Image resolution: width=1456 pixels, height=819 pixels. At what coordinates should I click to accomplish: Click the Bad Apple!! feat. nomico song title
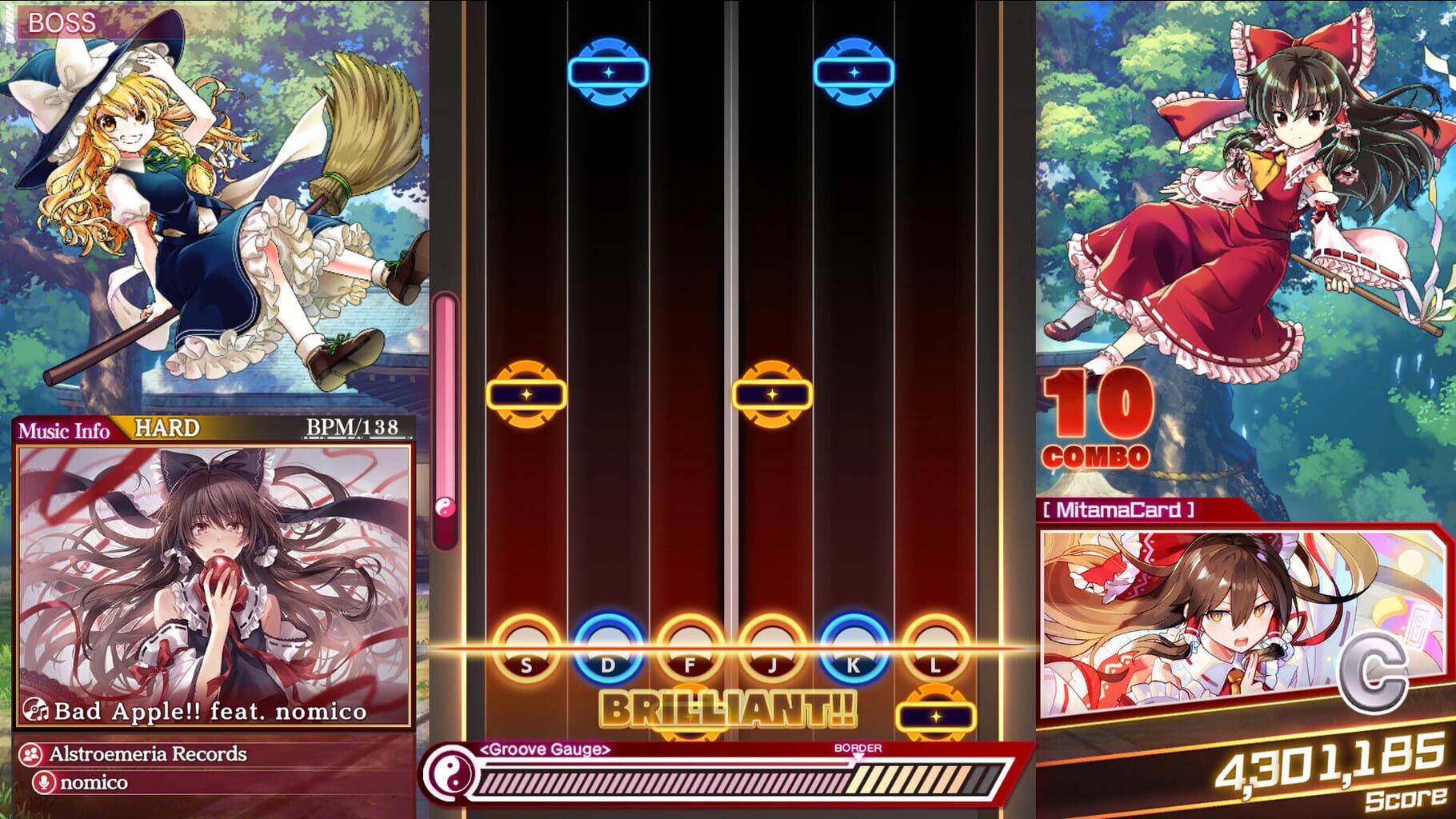[x=212, y=709]
